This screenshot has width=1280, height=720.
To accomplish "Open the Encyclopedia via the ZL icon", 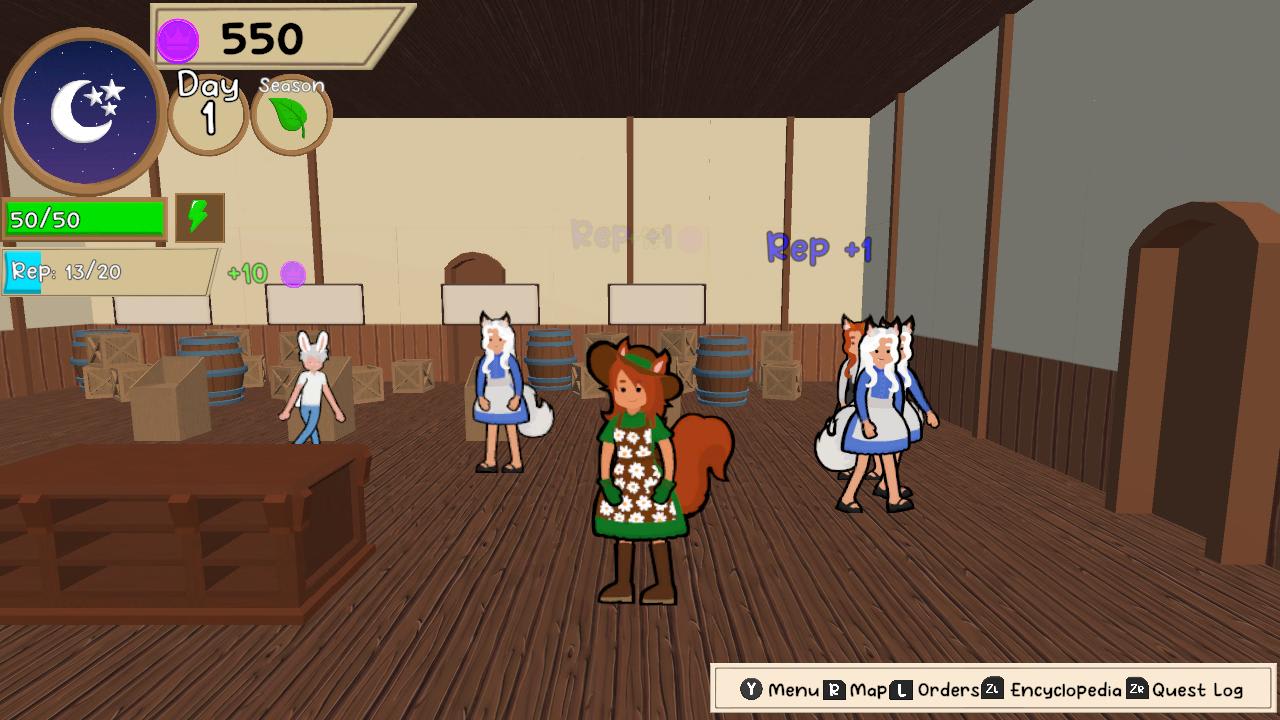I will (993, 689).
